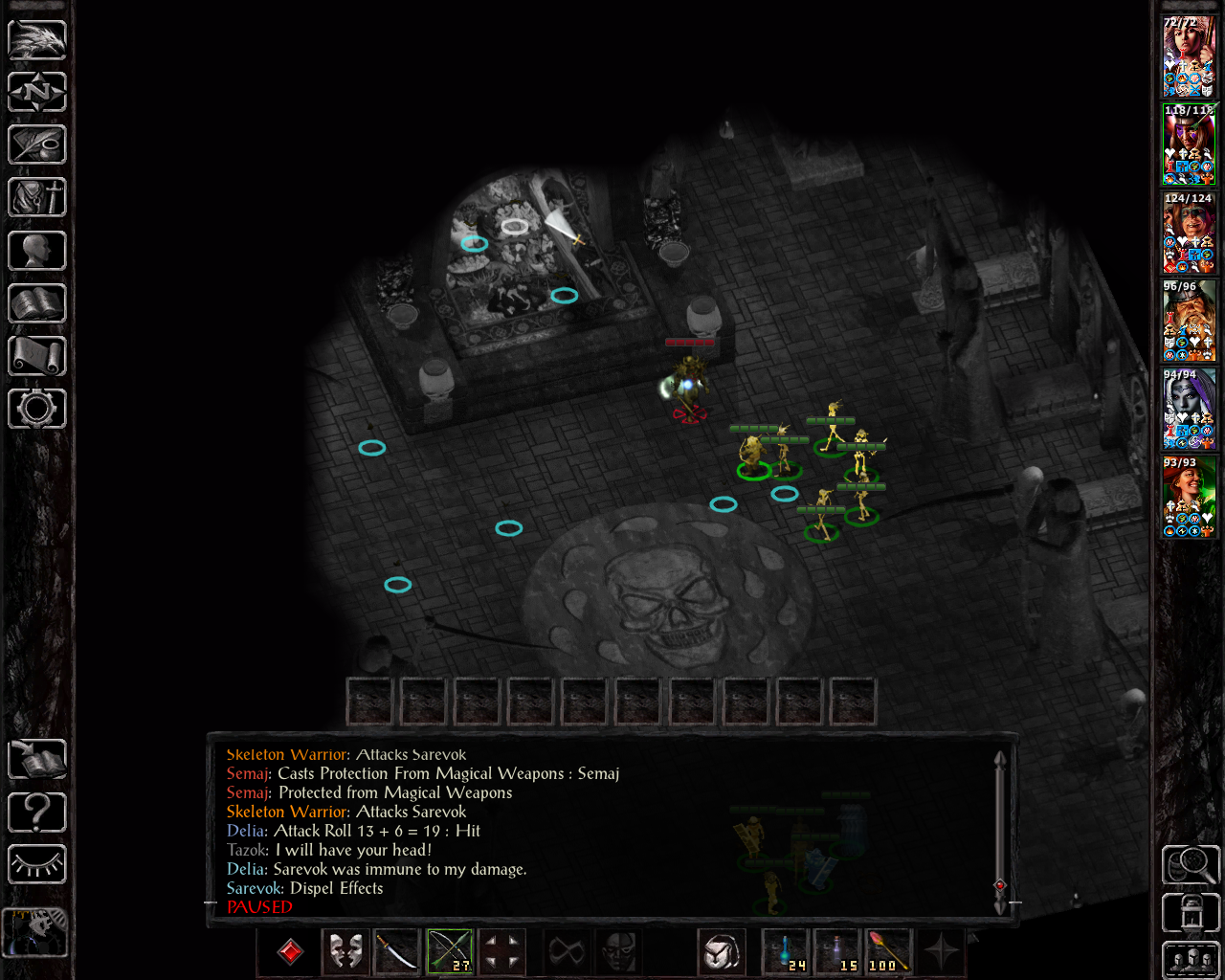Select the pale dark-haired elf portrait
This screenshot has height=980, width=1225.
[x=1189, y=409]
